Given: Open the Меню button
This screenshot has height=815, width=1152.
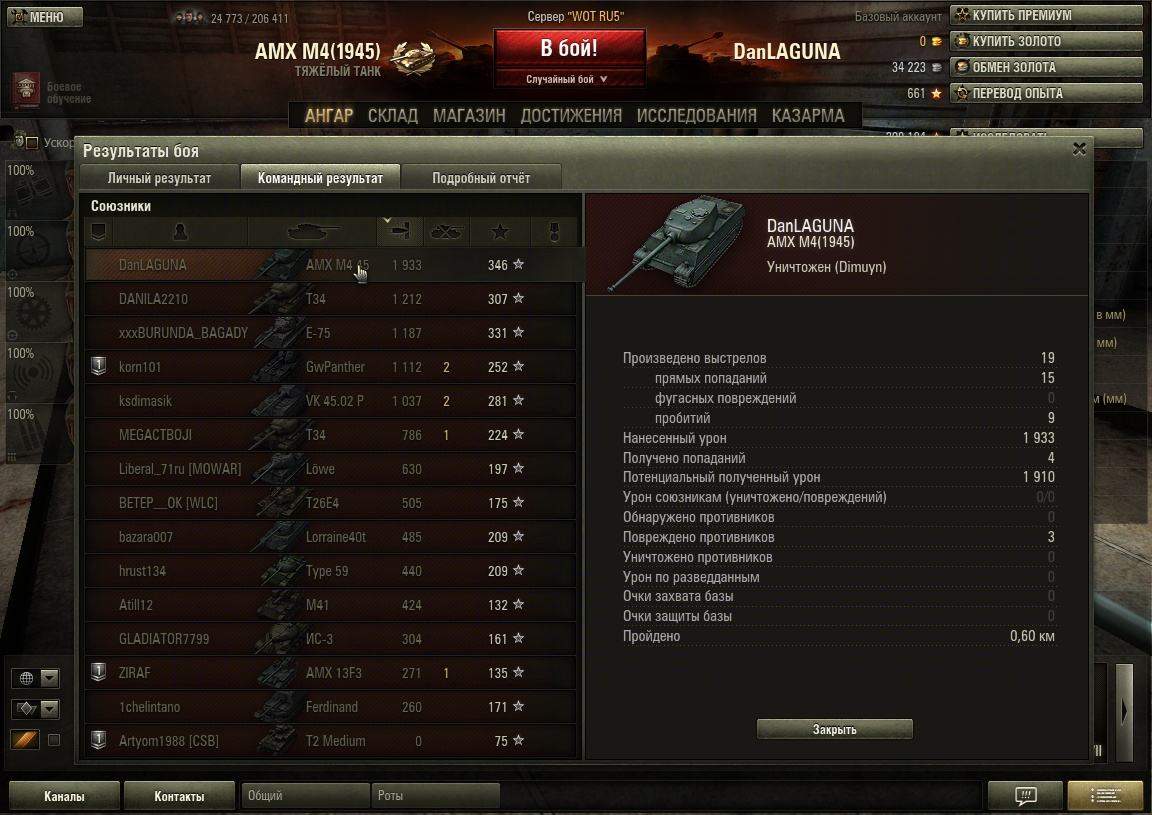Looking at the screenshot, I should [40, 17].
